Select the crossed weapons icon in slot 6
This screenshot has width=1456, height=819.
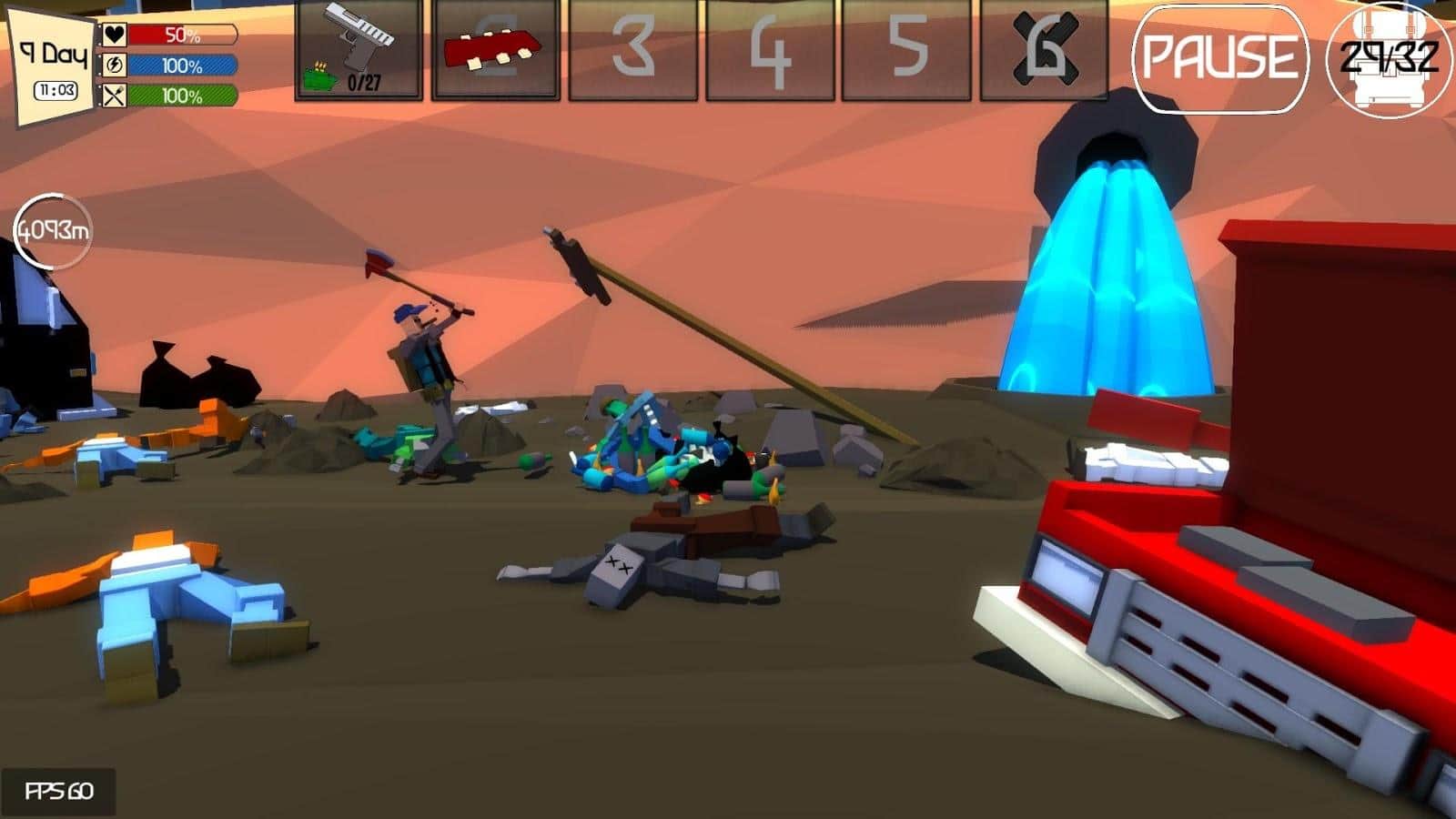pyautogui.click(x=1046, y=50)
